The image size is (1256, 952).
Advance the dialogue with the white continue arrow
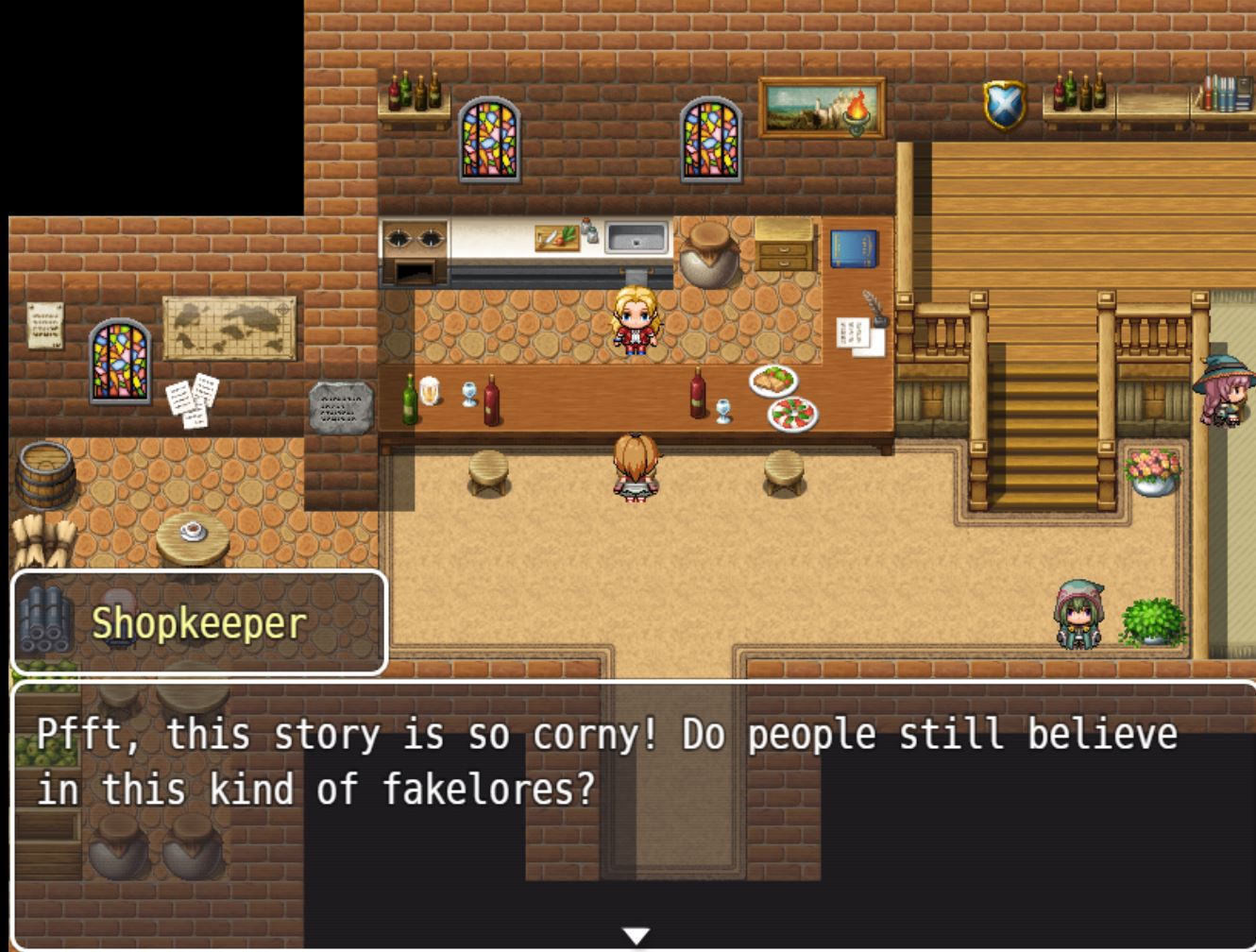pyautogui.click(x=636, y=935)
